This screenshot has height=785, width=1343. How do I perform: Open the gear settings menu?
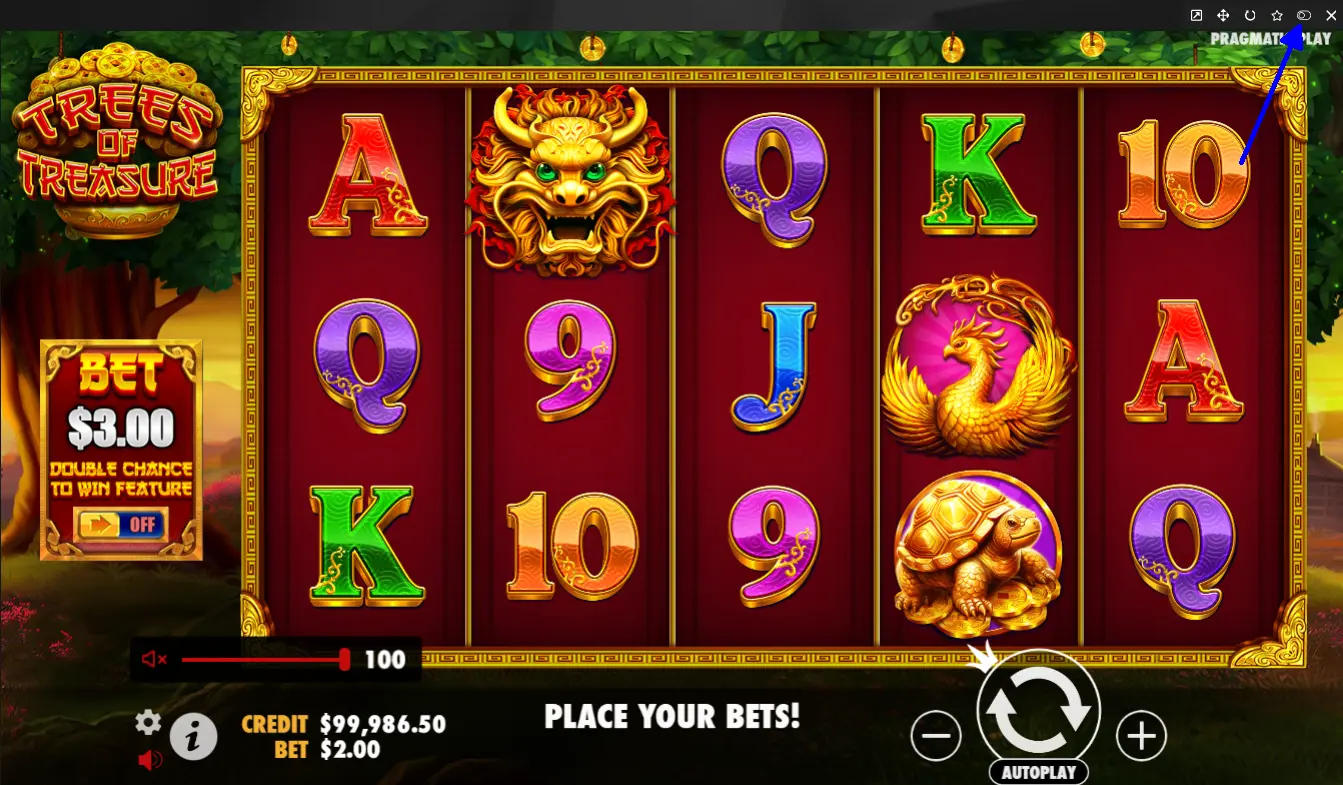pos(148,722)
